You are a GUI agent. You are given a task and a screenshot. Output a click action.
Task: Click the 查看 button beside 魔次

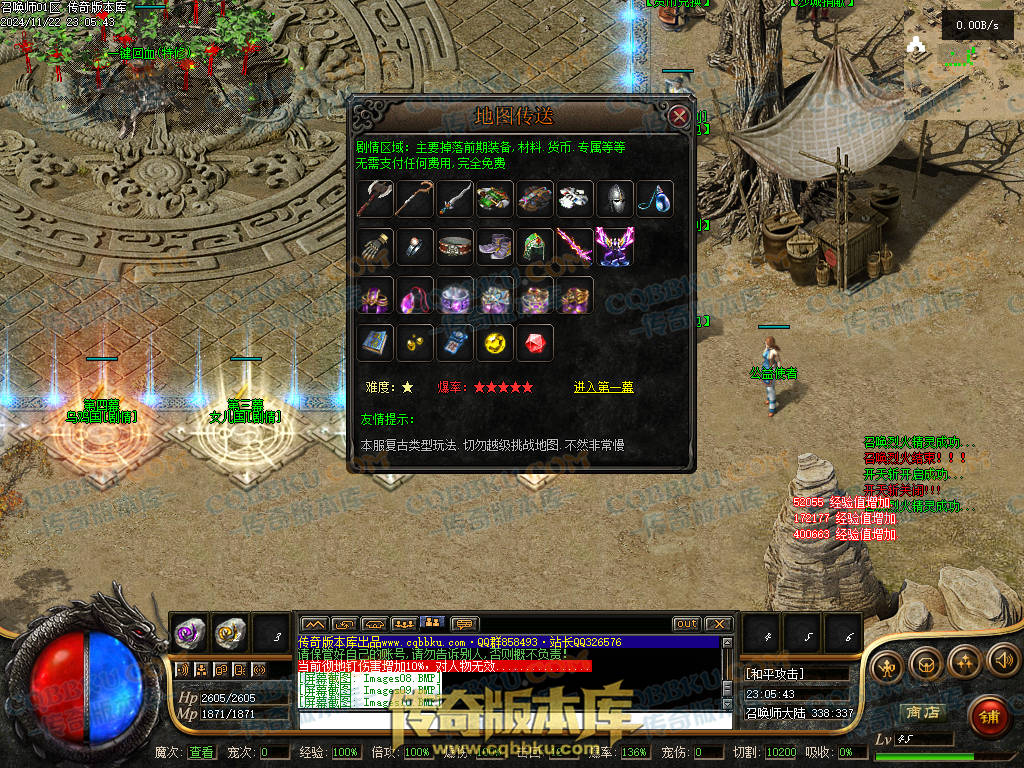pos(201,752)
